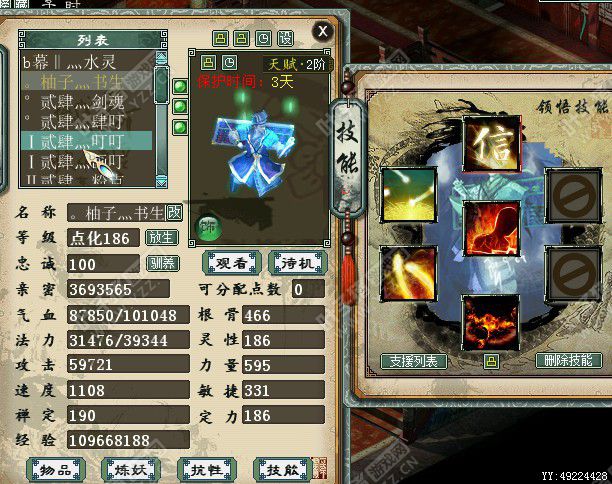
Task: Choose the 水灵 pet from the list
Action: click(84, 62)
